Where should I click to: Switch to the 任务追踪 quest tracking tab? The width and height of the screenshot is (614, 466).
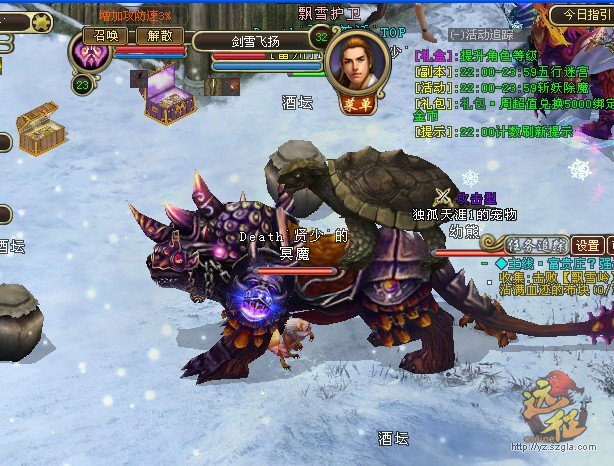coord(538,245)
